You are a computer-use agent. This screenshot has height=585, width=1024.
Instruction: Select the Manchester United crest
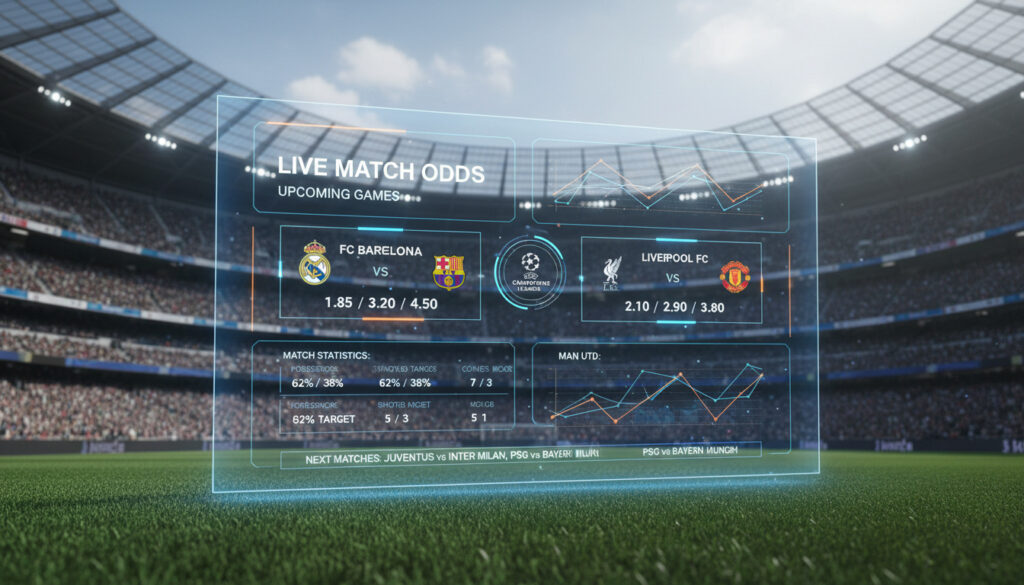coord(734,276)
